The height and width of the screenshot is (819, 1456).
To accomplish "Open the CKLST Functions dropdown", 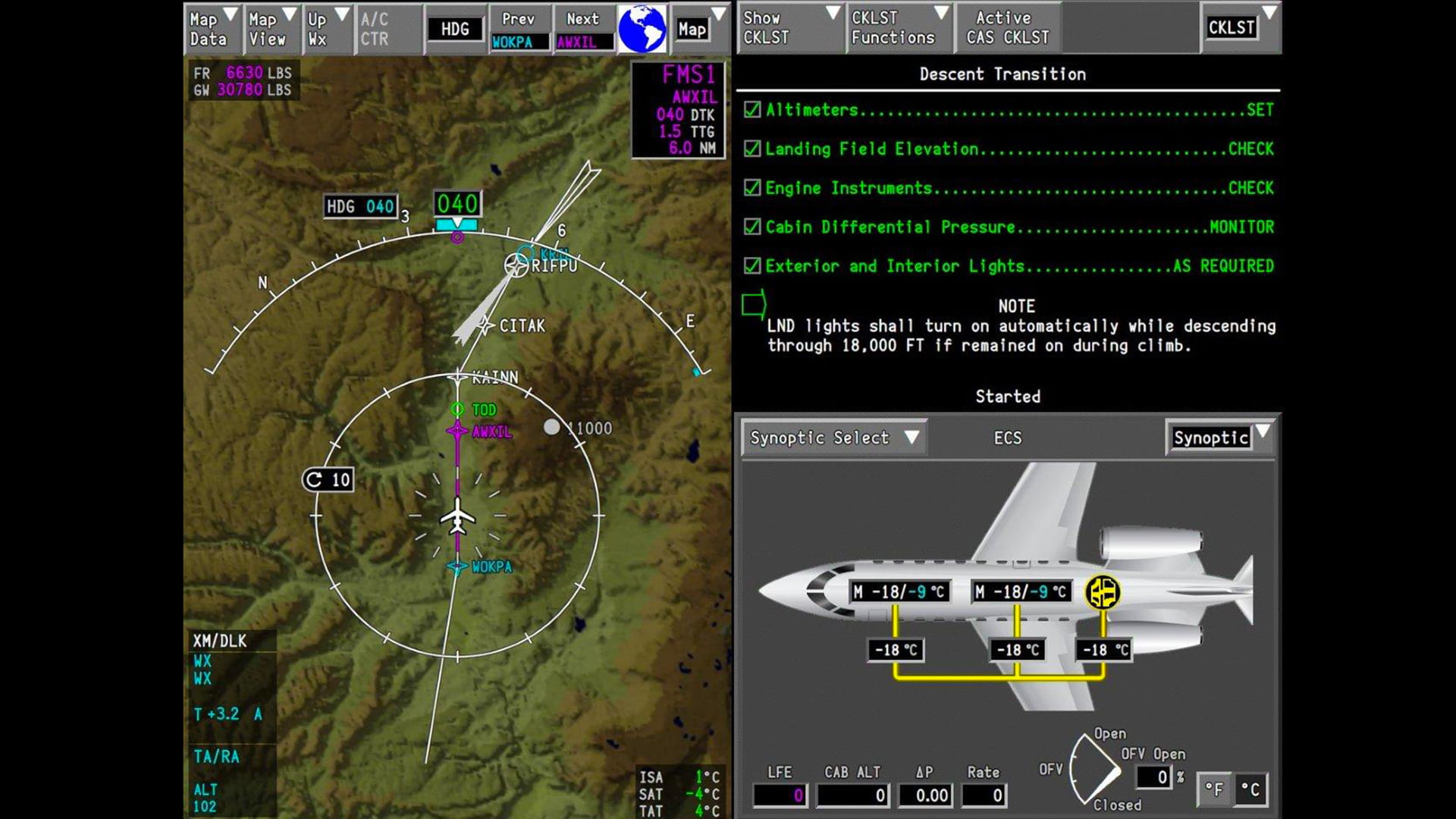I will [x=896, y=27].
